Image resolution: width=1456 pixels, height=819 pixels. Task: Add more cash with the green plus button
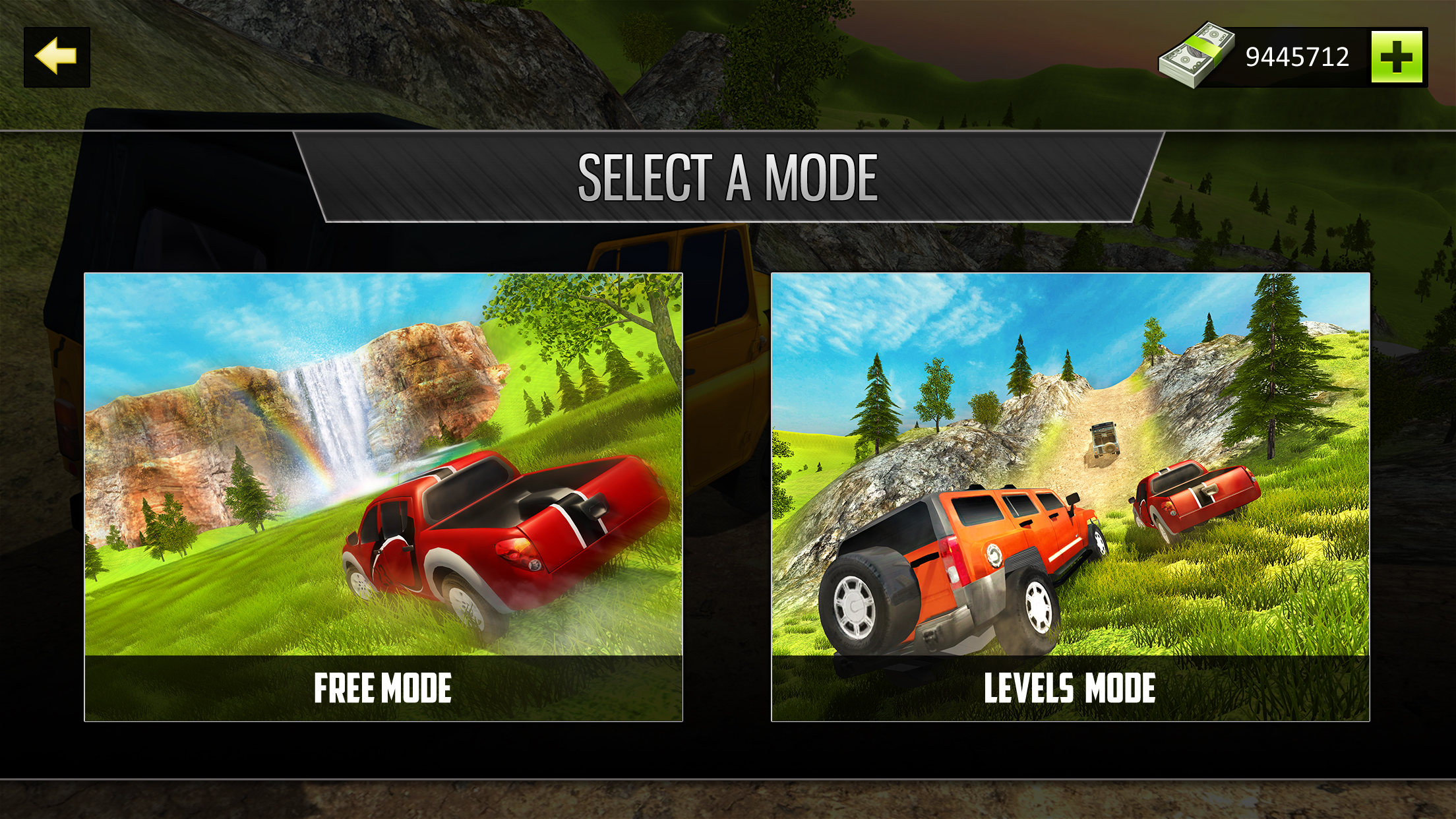1396,57
